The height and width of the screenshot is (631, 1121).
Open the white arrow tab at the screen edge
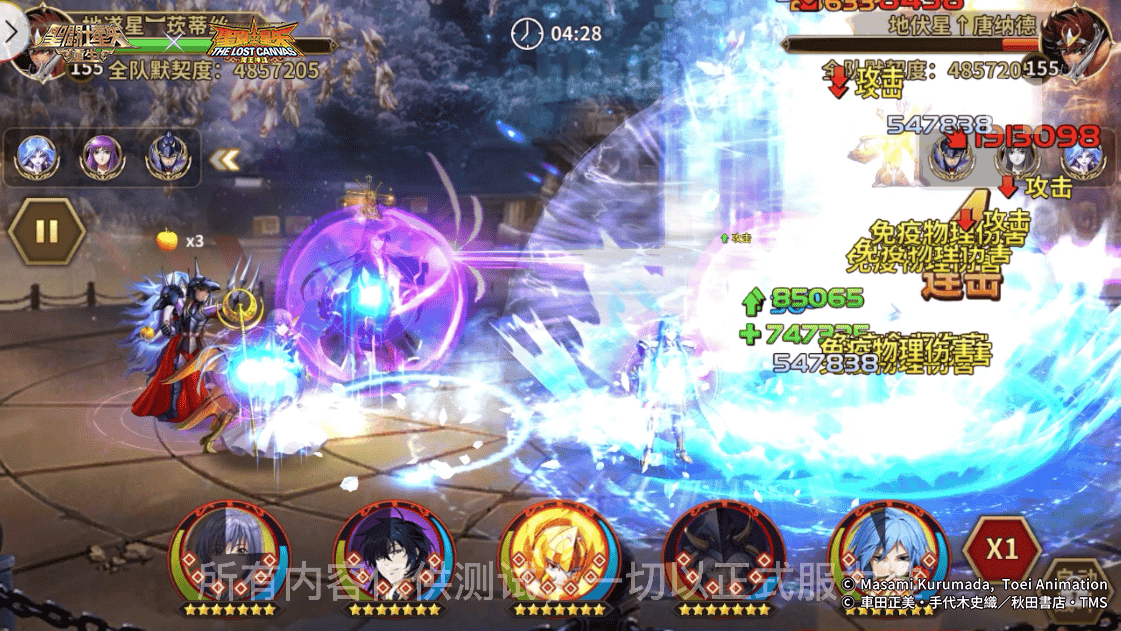pos(12,31)
